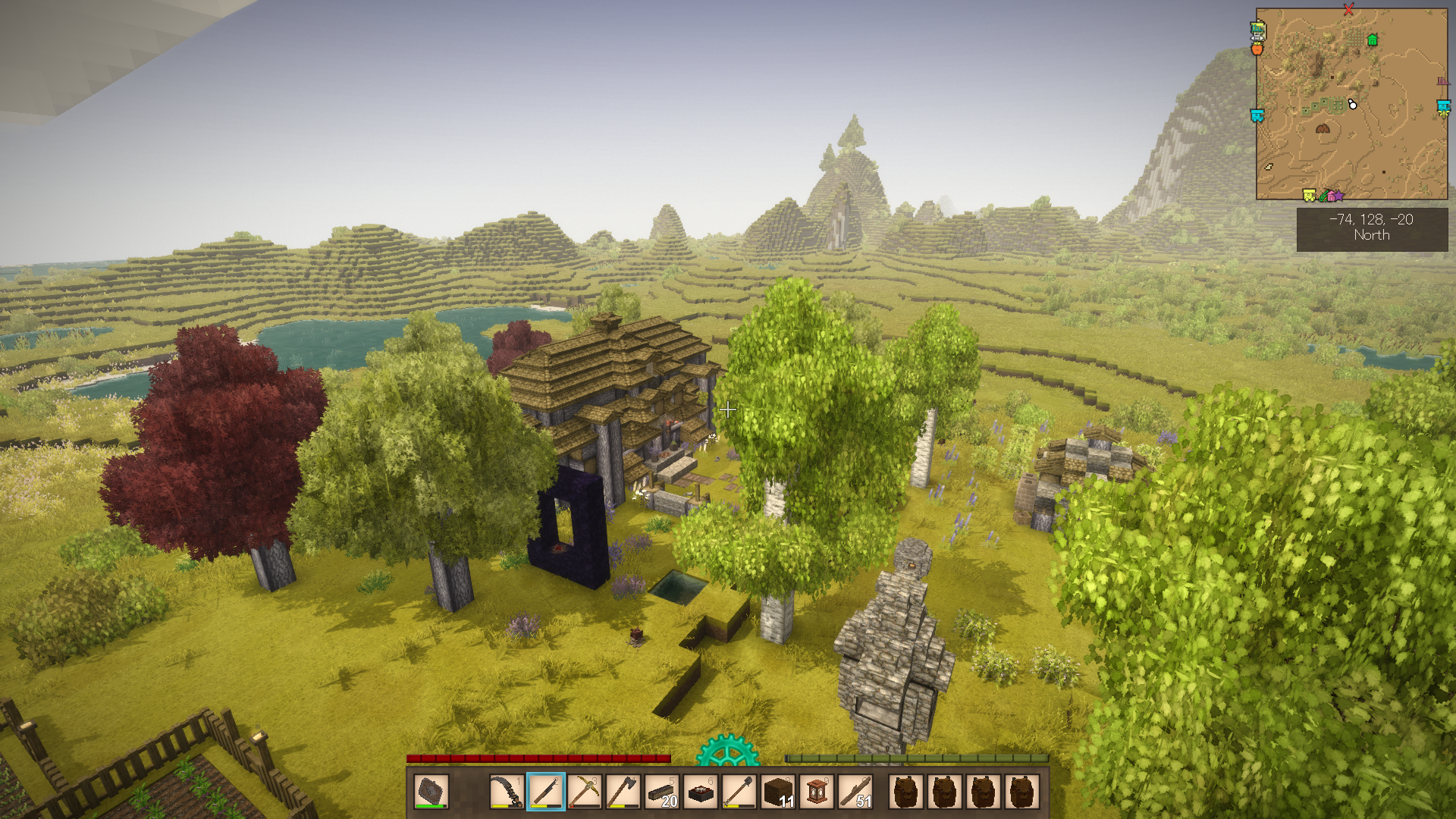Select the scythe in hotbar slot 1
Image resolution: width=1456 pixels, height=819 pixels.
coord(506,792)
